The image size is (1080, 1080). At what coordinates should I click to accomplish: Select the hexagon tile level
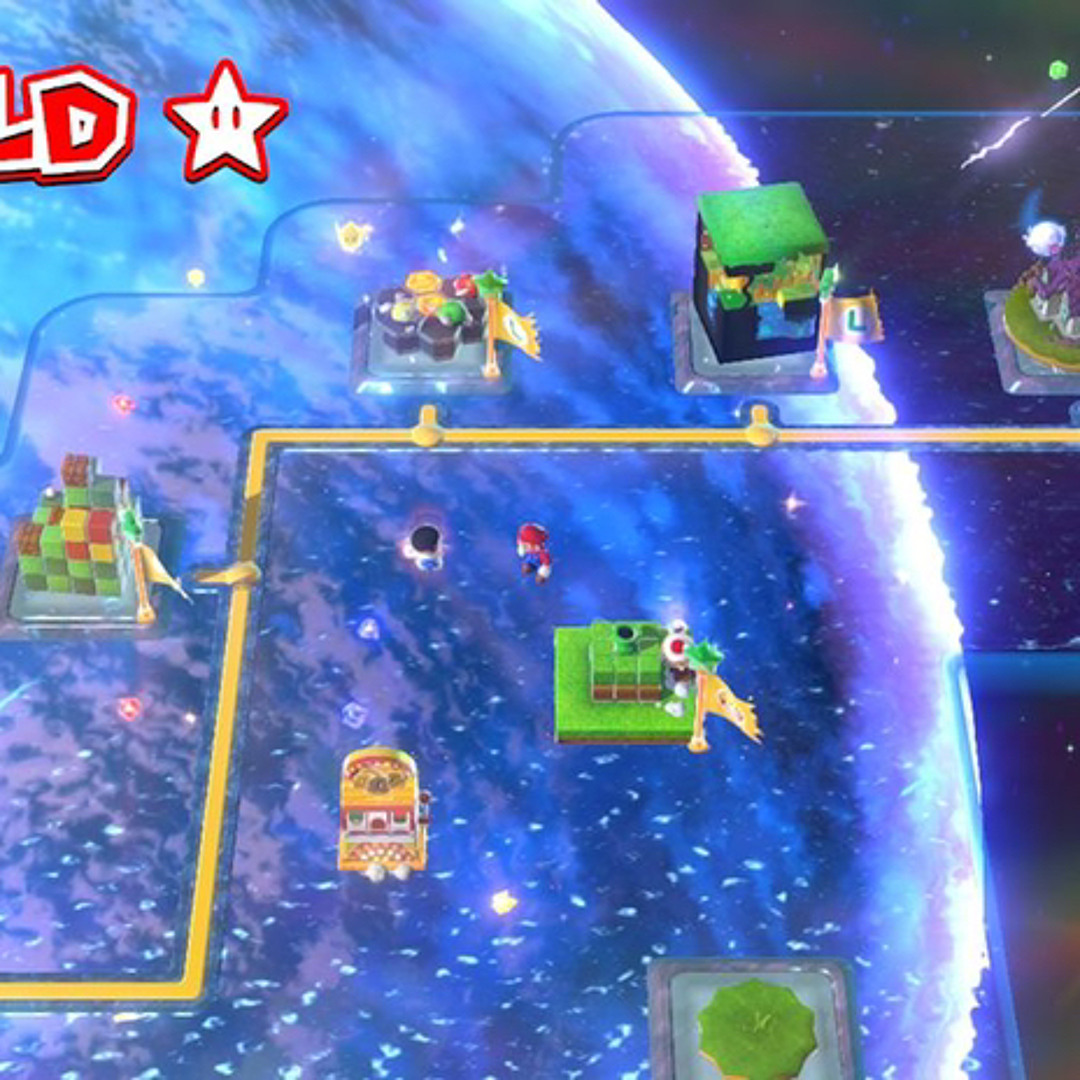(430, 322)
